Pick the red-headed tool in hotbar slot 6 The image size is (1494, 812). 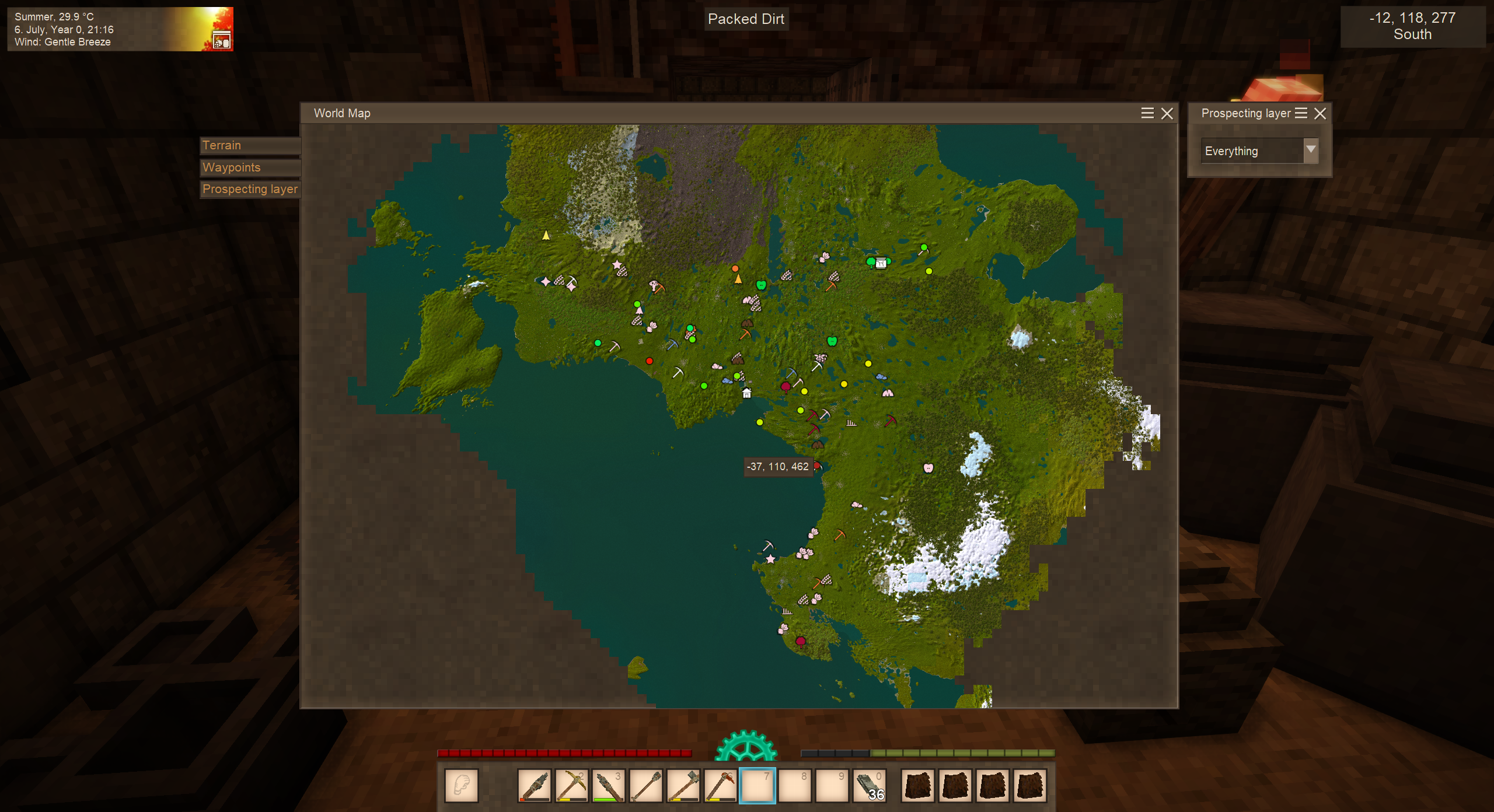tap(720, 785)
